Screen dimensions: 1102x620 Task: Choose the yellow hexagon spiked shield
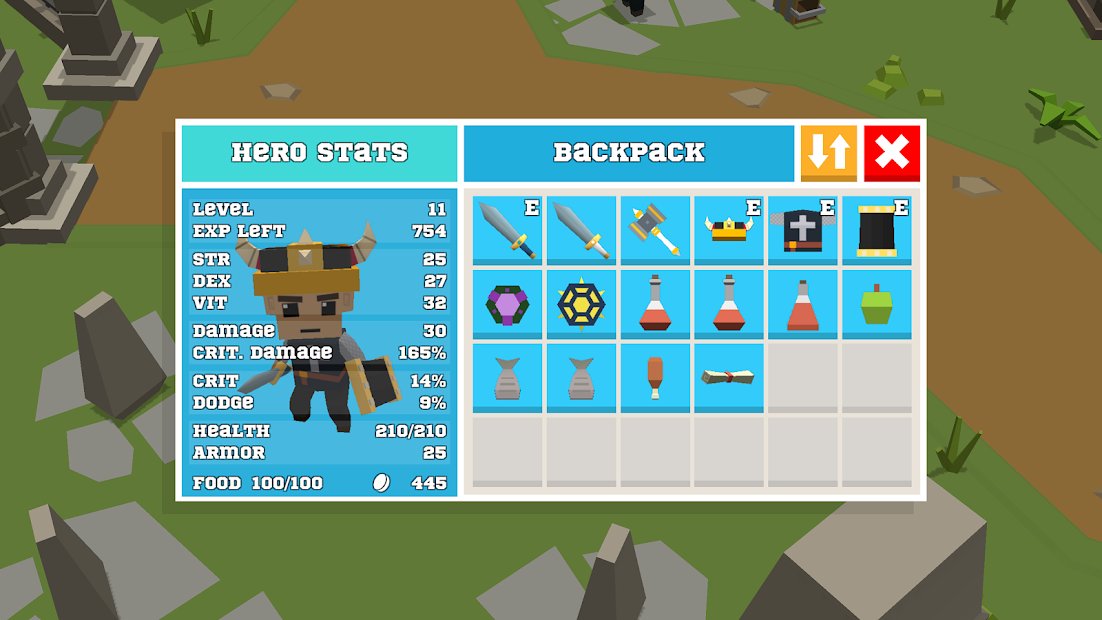click(x=581, y=304)
